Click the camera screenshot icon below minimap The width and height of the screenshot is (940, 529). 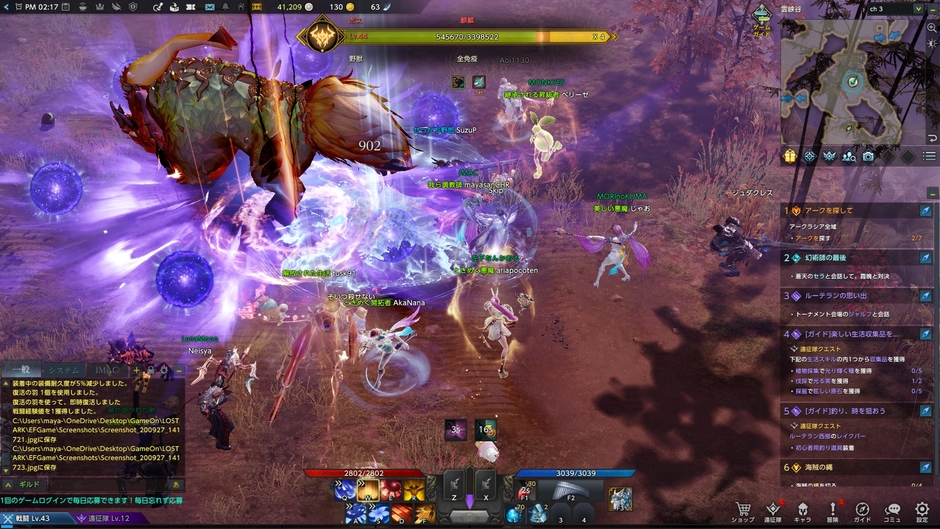(x=868, y=156)
